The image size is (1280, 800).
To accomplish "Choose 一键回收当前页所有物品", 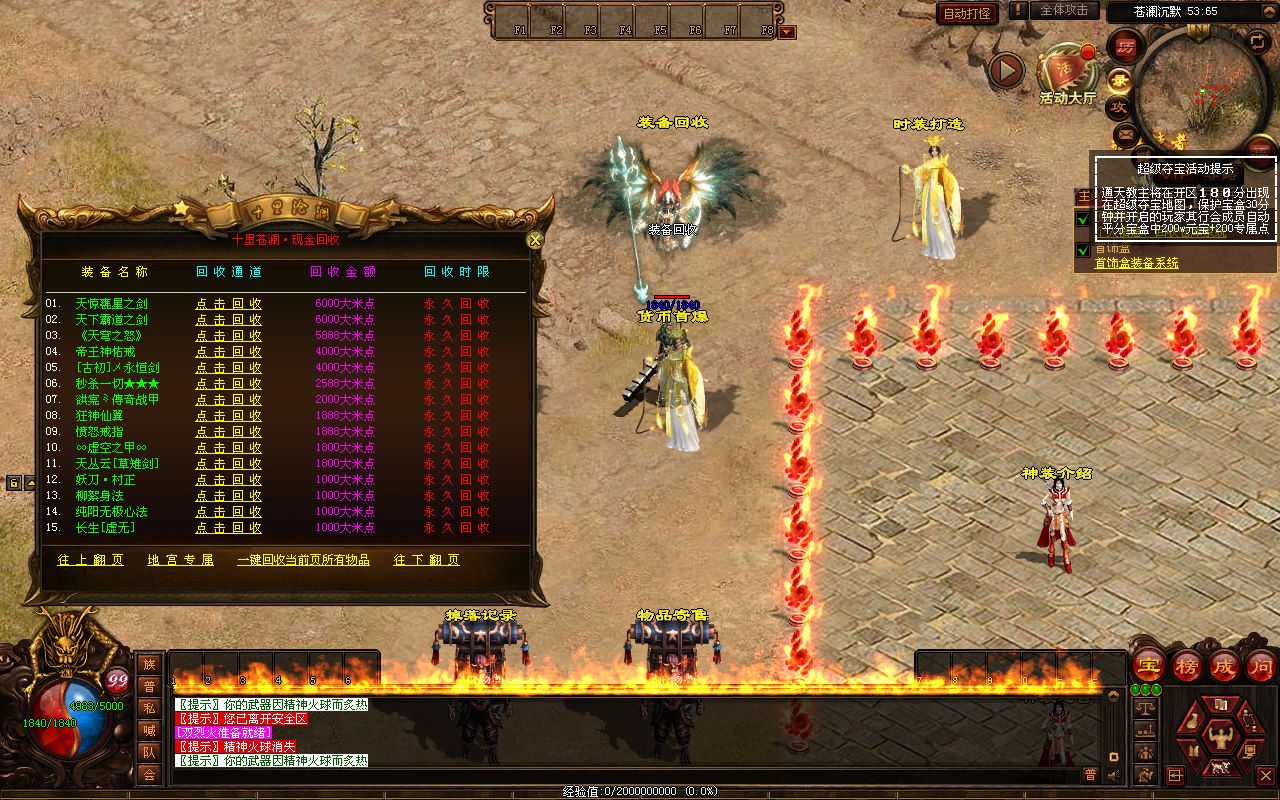I will point(303,560).
